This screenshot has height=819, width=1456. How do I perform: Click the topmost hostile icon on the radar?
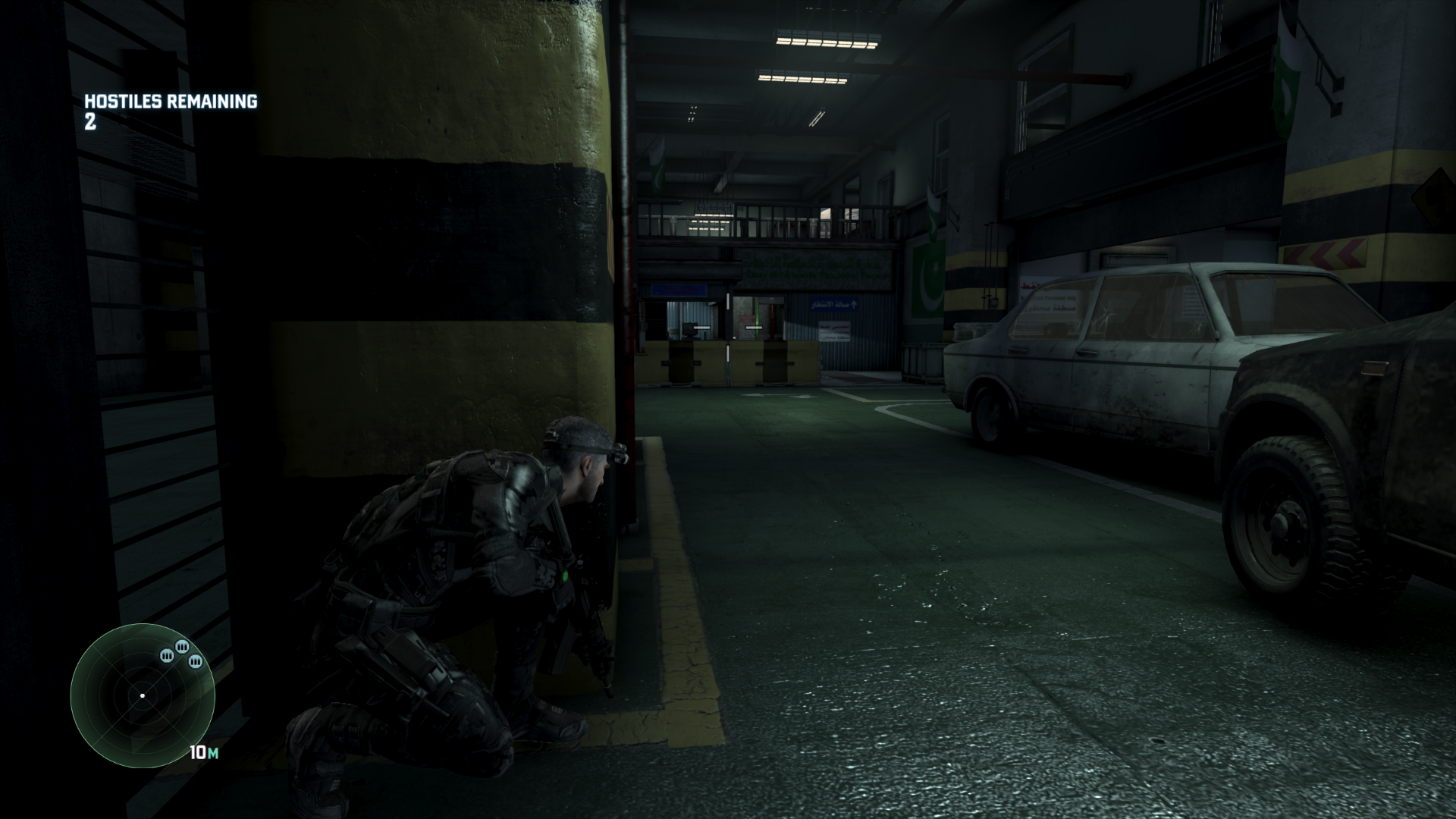point(183,648)
